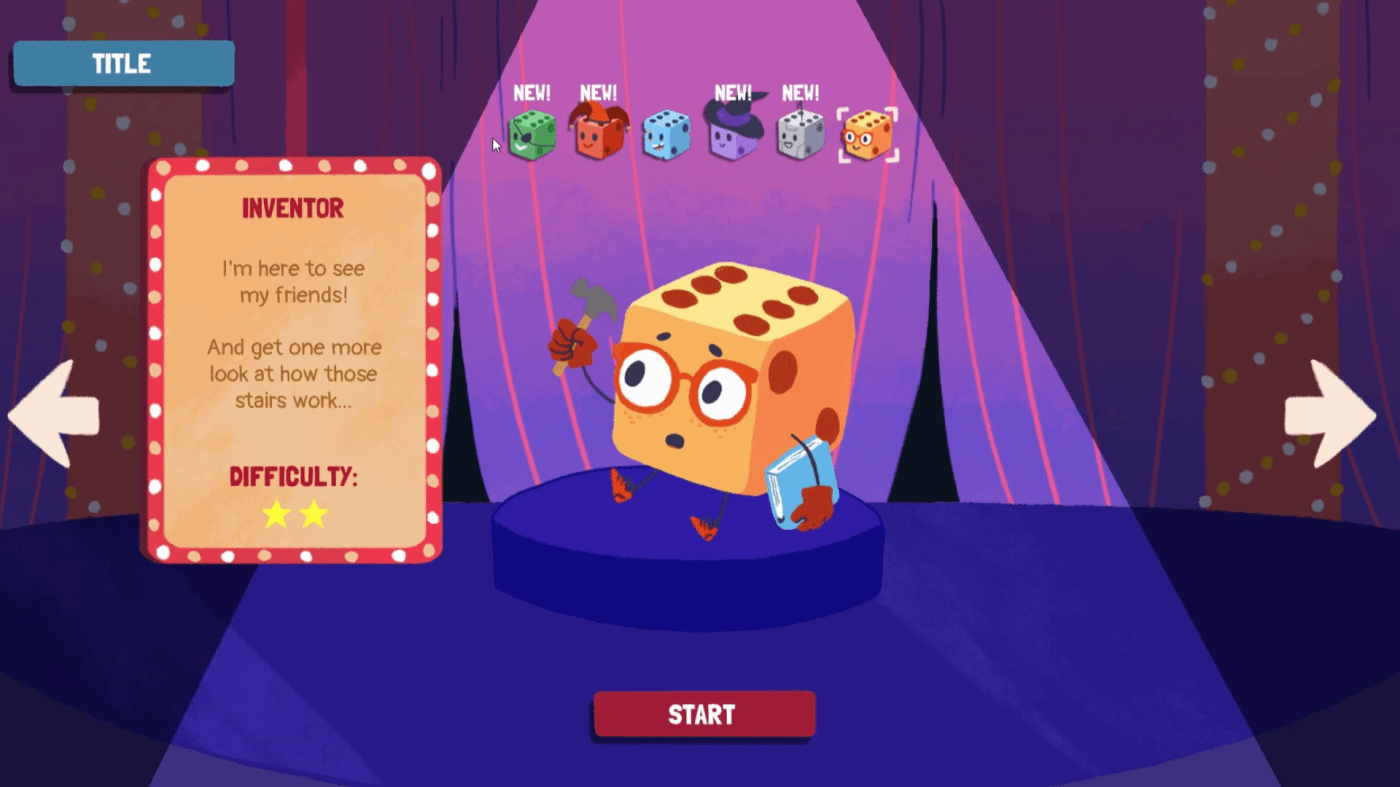Click the left navigation arrow
1400x787 pixels.
pos(55,413)
